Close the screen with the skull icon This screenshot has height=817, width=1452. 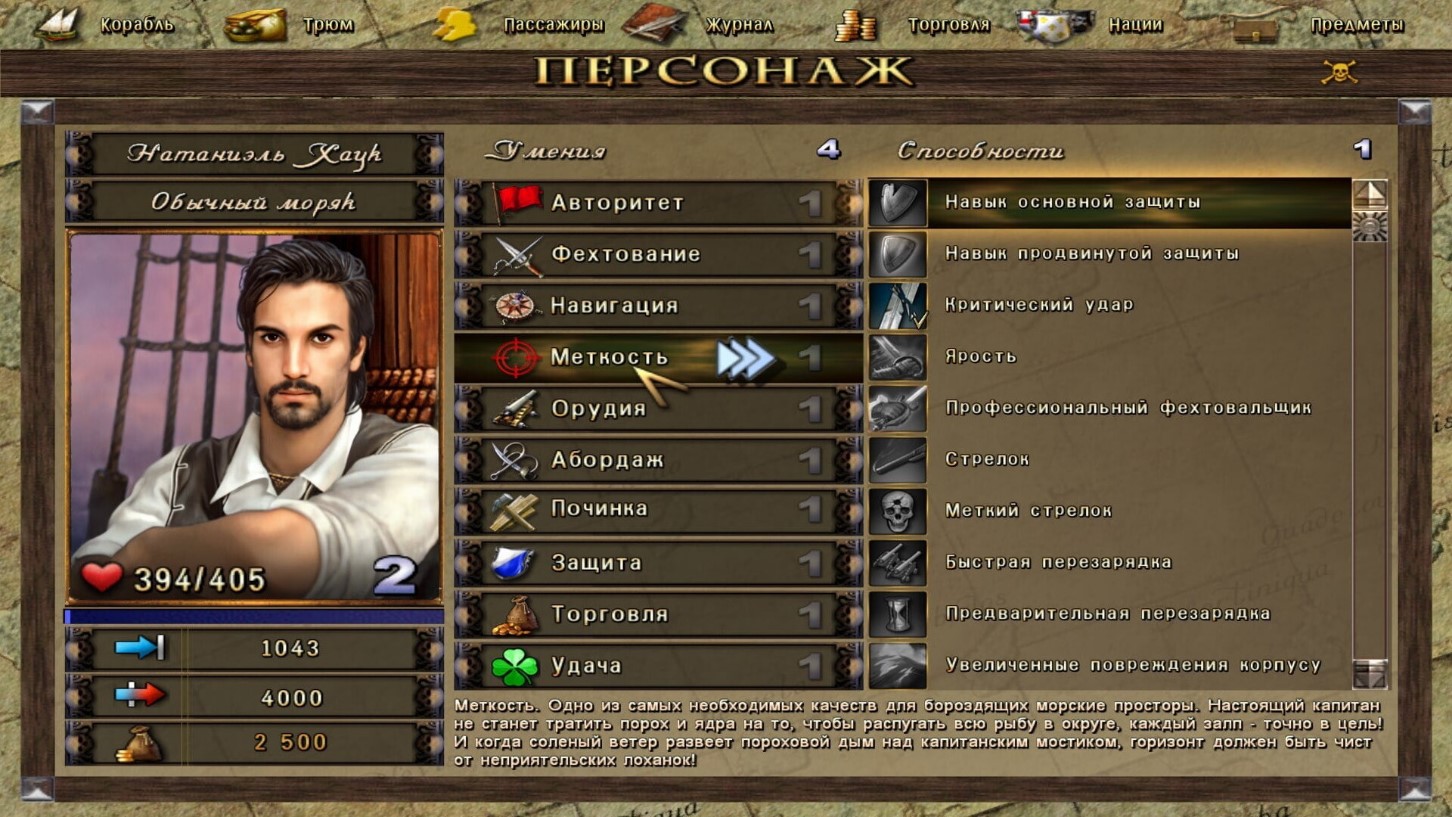click(x=1339, y=72)
